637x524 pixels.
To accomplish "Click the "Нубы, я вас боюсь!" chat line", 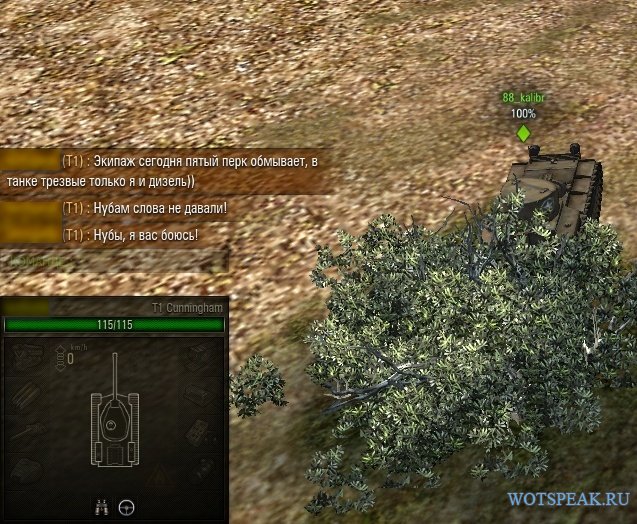I will [130, 234].
